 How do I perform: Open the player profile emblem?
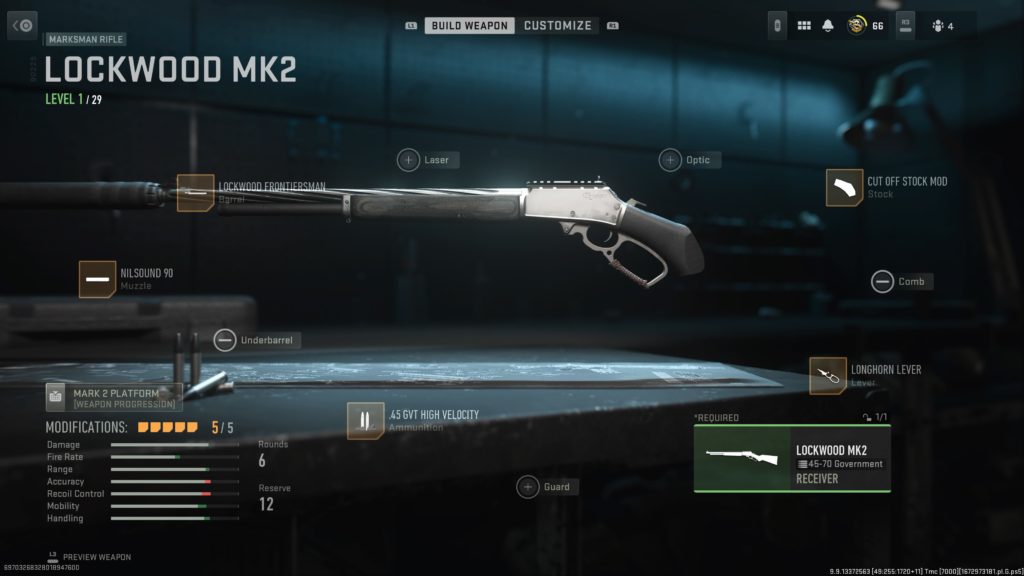click(x=856, y=26)
